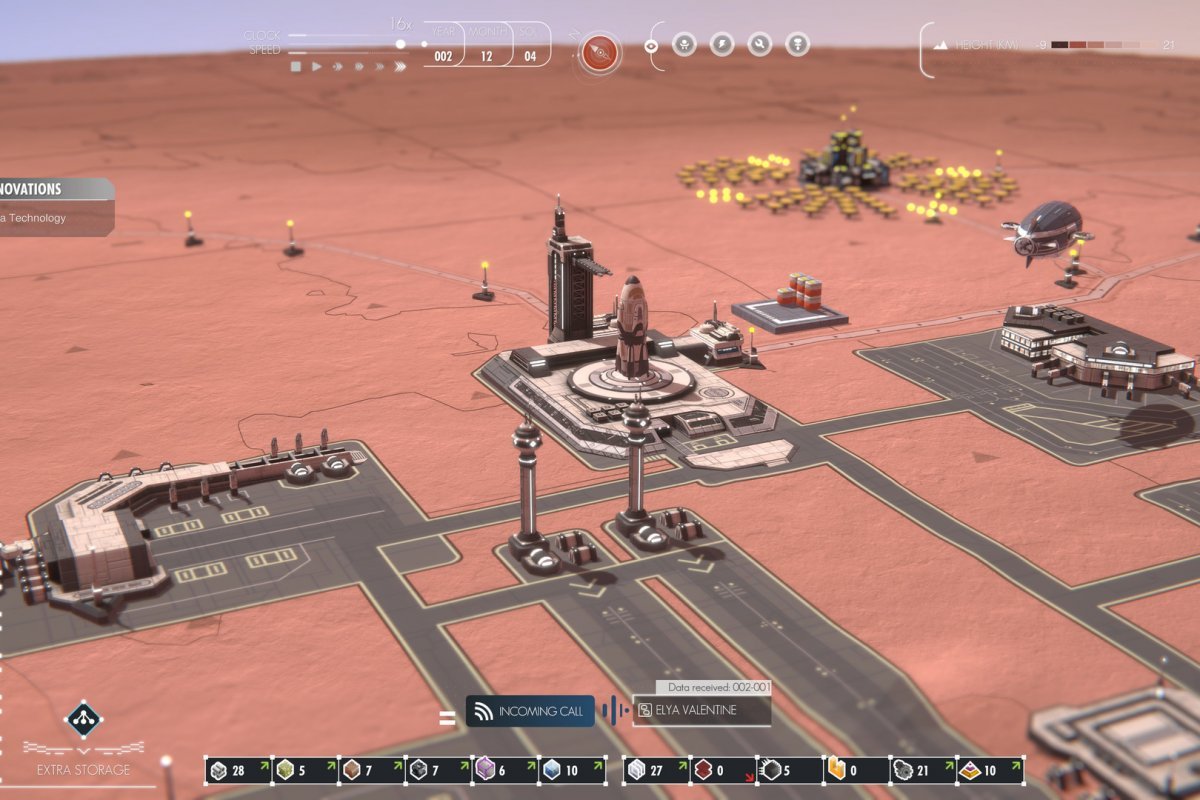The width and height of the screenshot is (1200, 800).
Task: Open the Extra Storage diamond icon
Action: click(x=83, y=719)
